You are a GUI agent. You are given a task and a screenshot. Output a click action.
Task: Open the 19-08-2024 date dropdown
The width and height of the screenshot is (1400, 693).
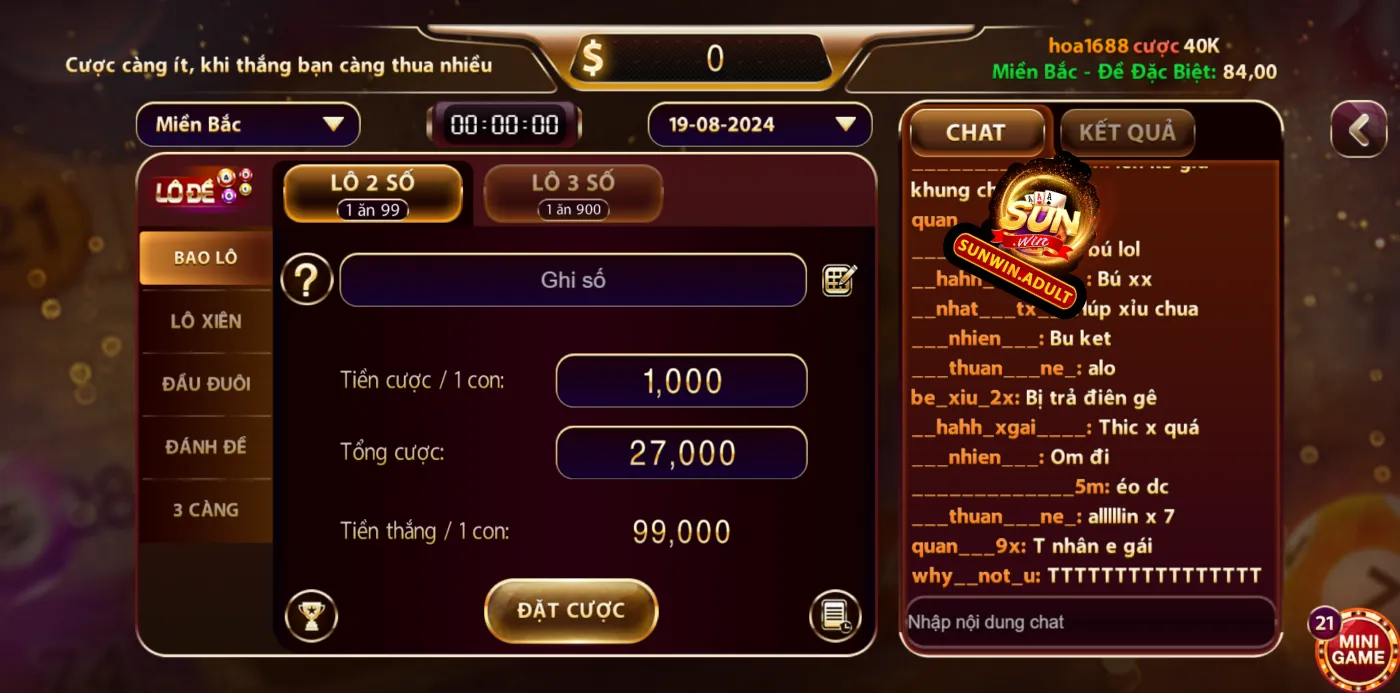760,125
